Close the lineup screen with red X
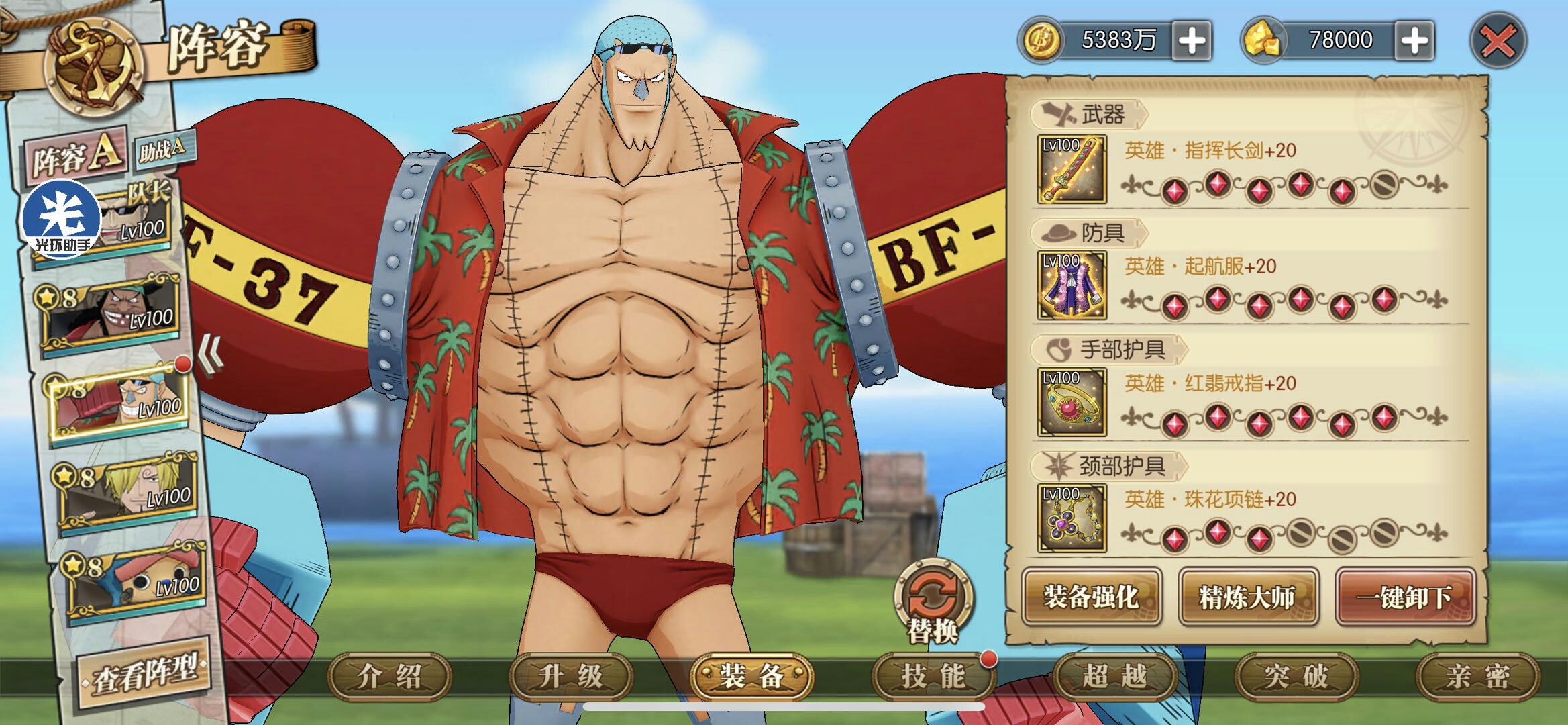The image size is (1568, 725). 1498,42
